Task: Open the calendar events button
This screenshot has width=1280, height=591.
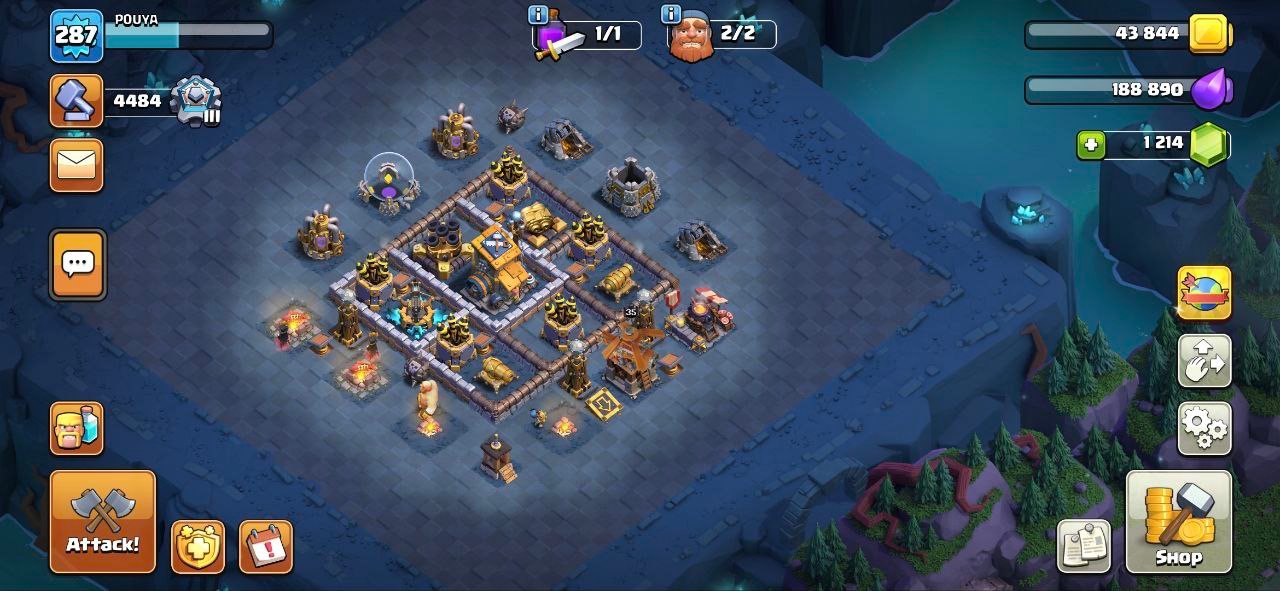Action: pos(265,547)
